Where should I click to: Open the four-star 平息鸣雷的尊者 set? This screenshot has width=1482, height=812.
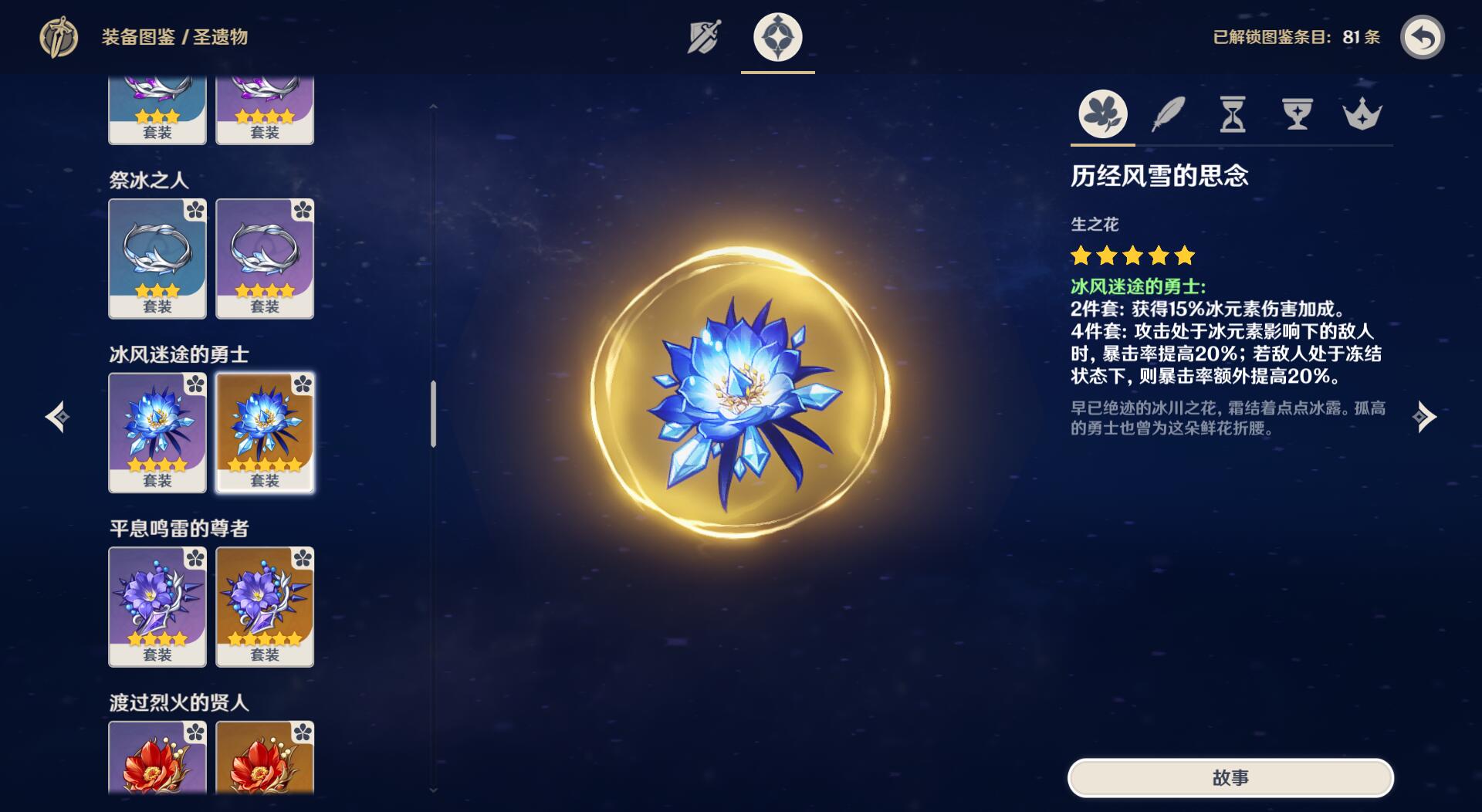pos(157,607)
